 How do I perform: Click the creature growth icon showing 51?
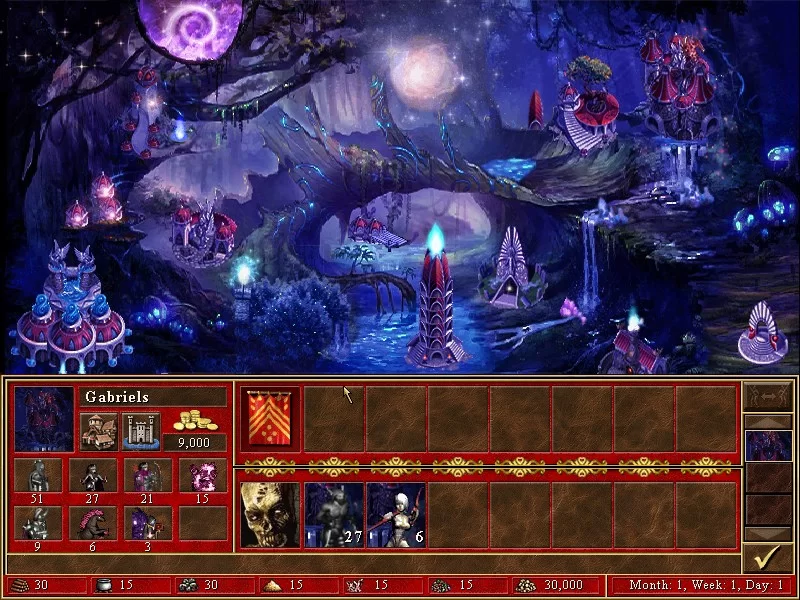pyautogui.click(x=37, y=476)
